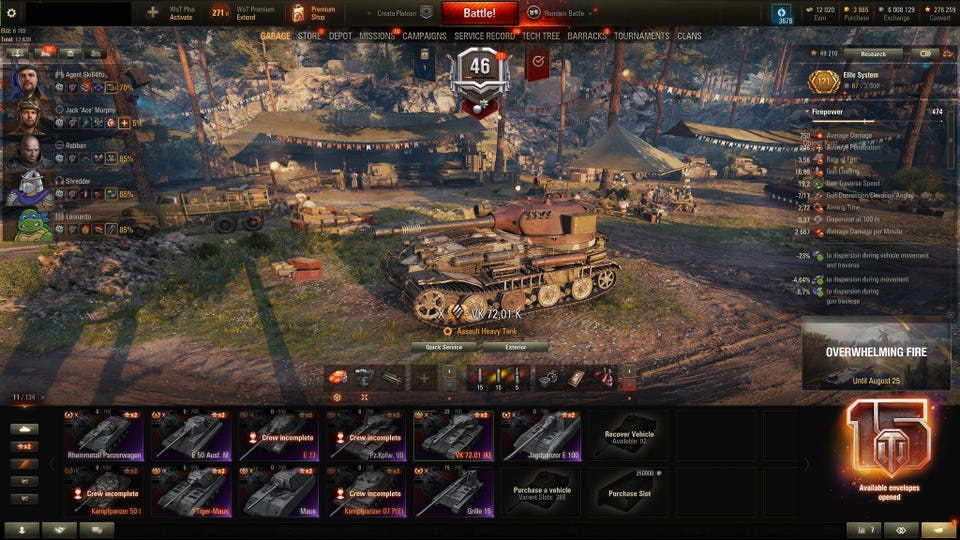The image size is (960, 540).
Task: Click the Research button
Action: pos(872,54)
